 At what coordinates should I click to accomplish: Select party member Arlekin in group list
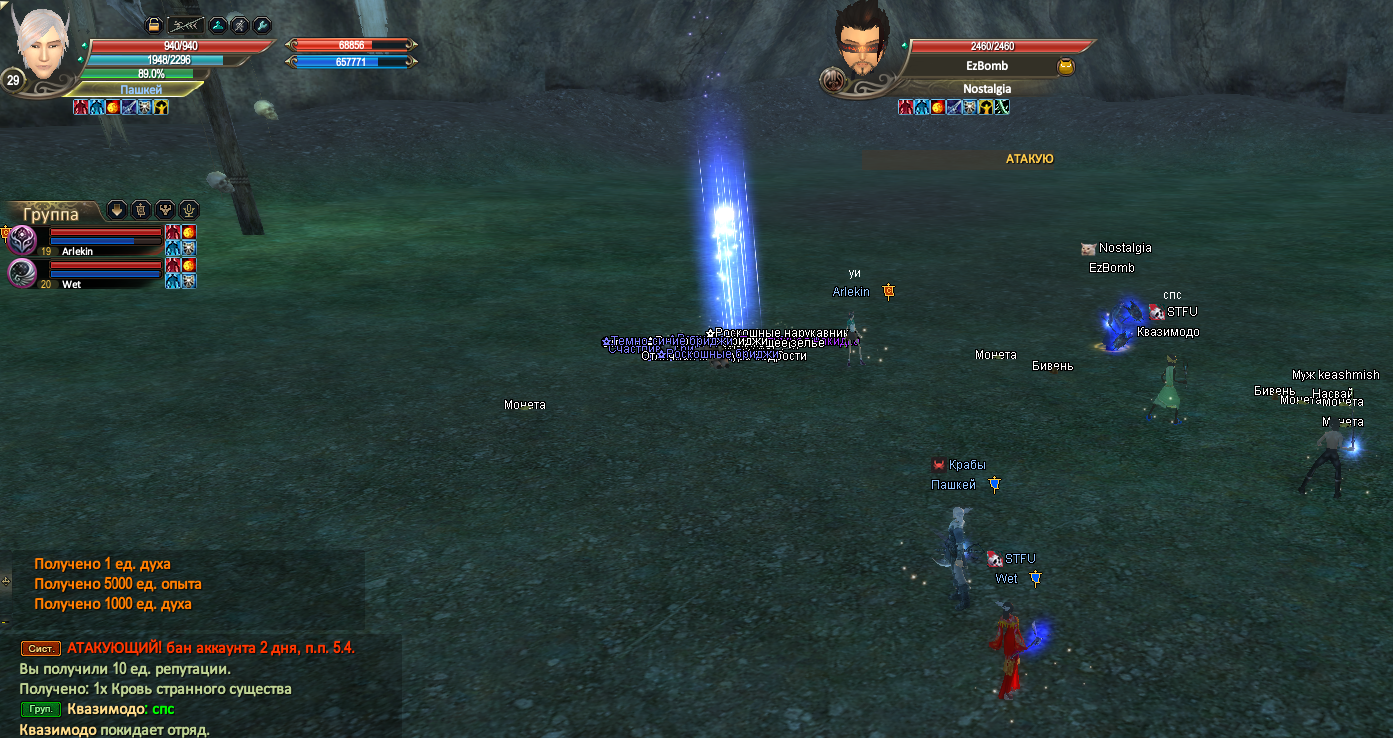click(77, 251)
